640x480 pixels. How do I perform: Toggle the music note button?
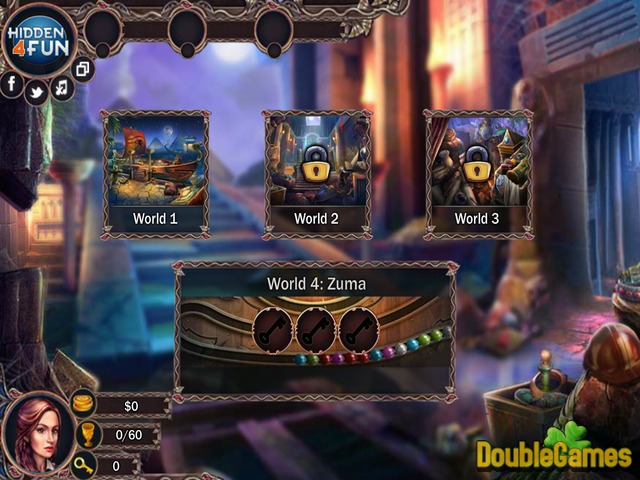(62, 88)
